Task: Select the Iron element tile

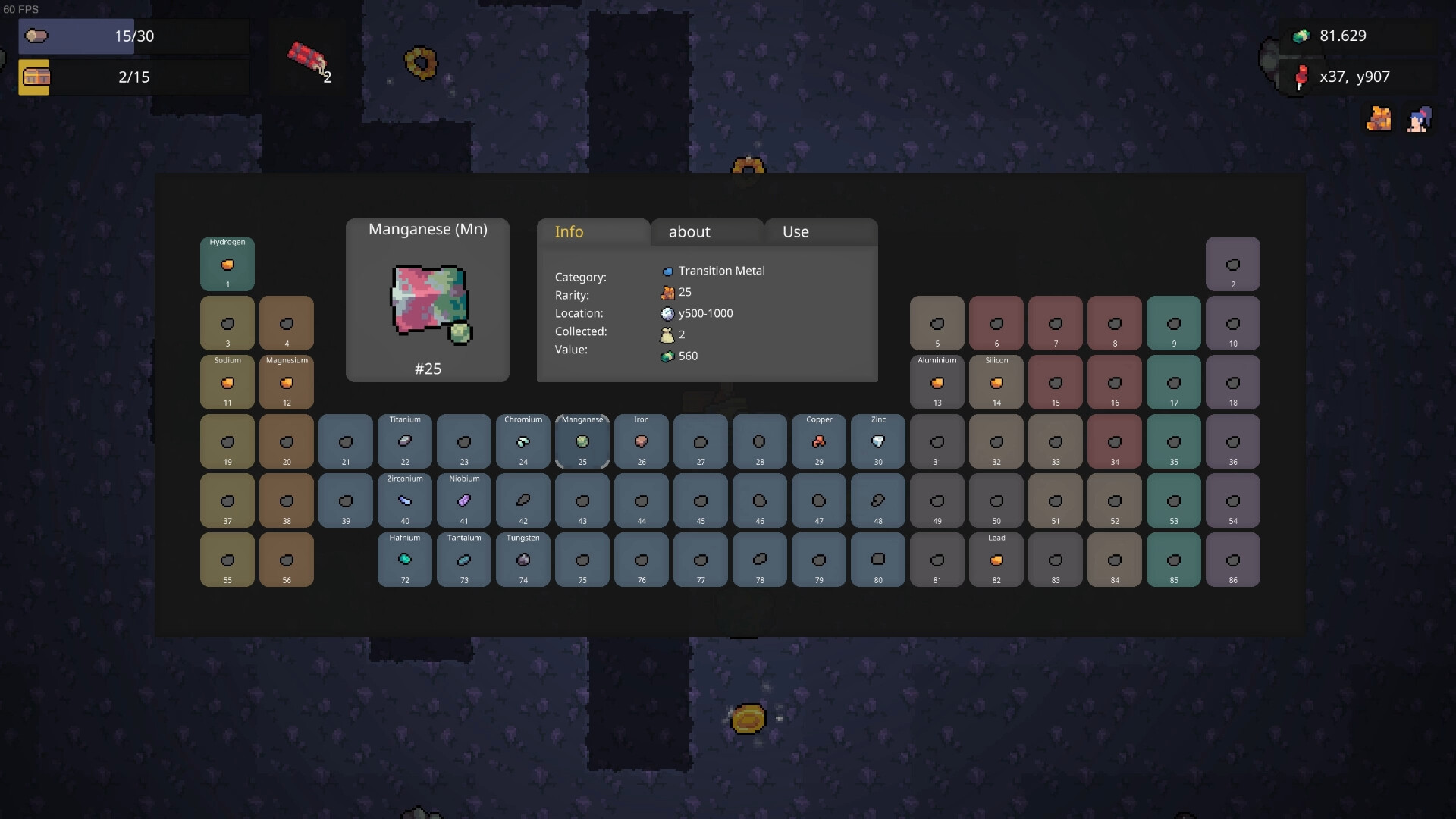Action: coord(642,441)
